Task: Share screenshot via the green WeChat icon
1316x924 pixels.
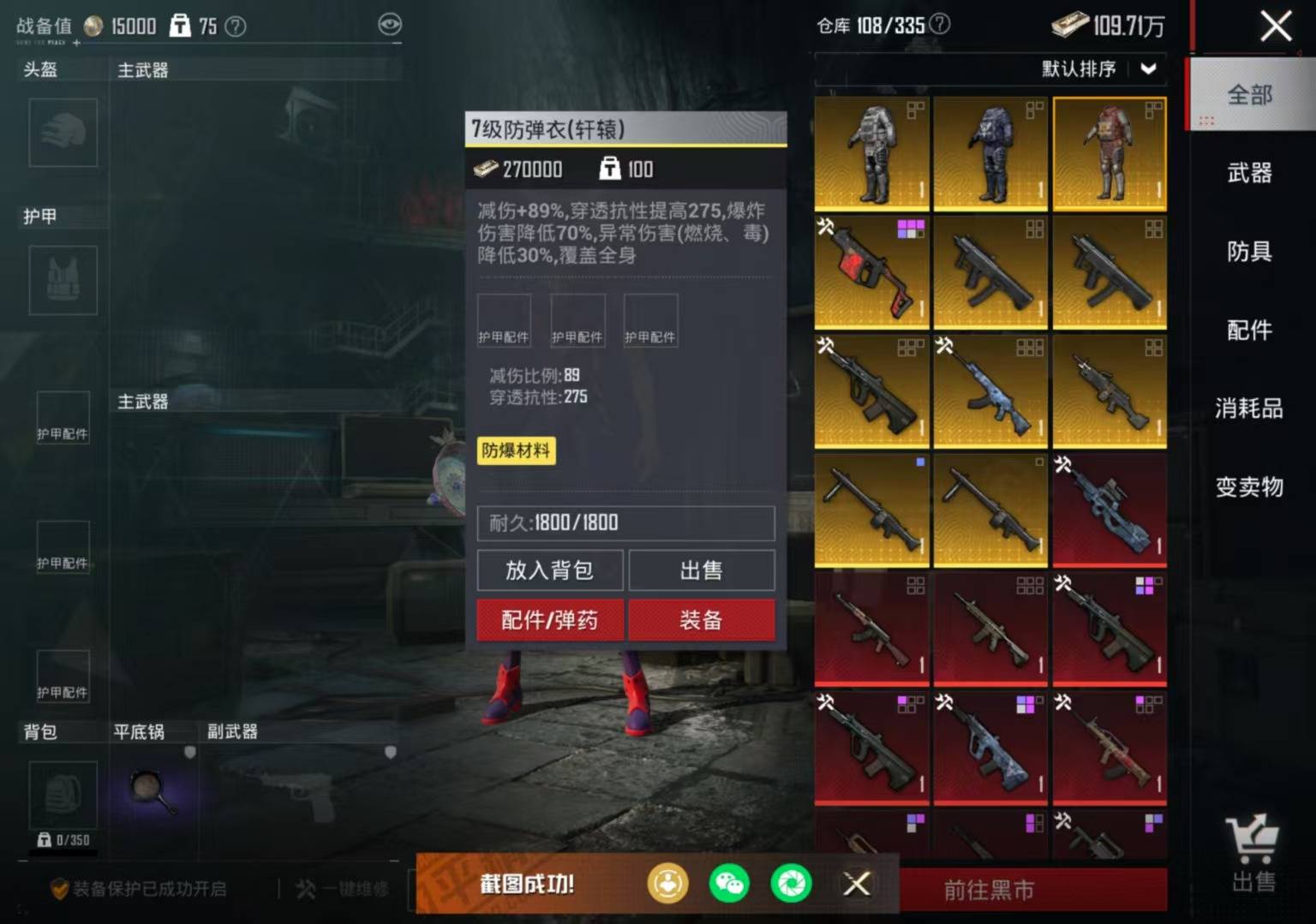Action: tap(729, 884)
